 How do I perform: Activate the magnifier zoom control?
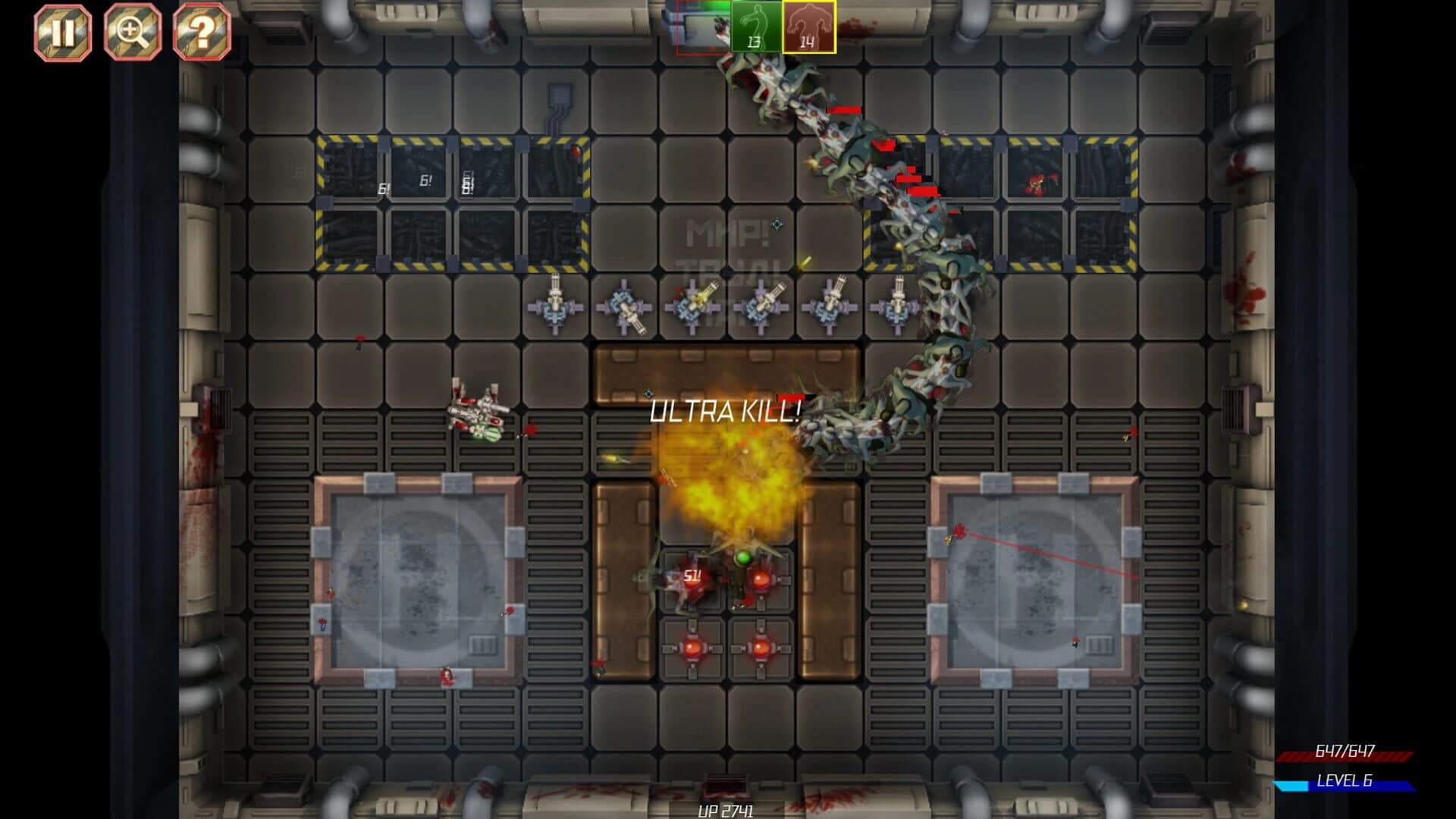[133, 31]
